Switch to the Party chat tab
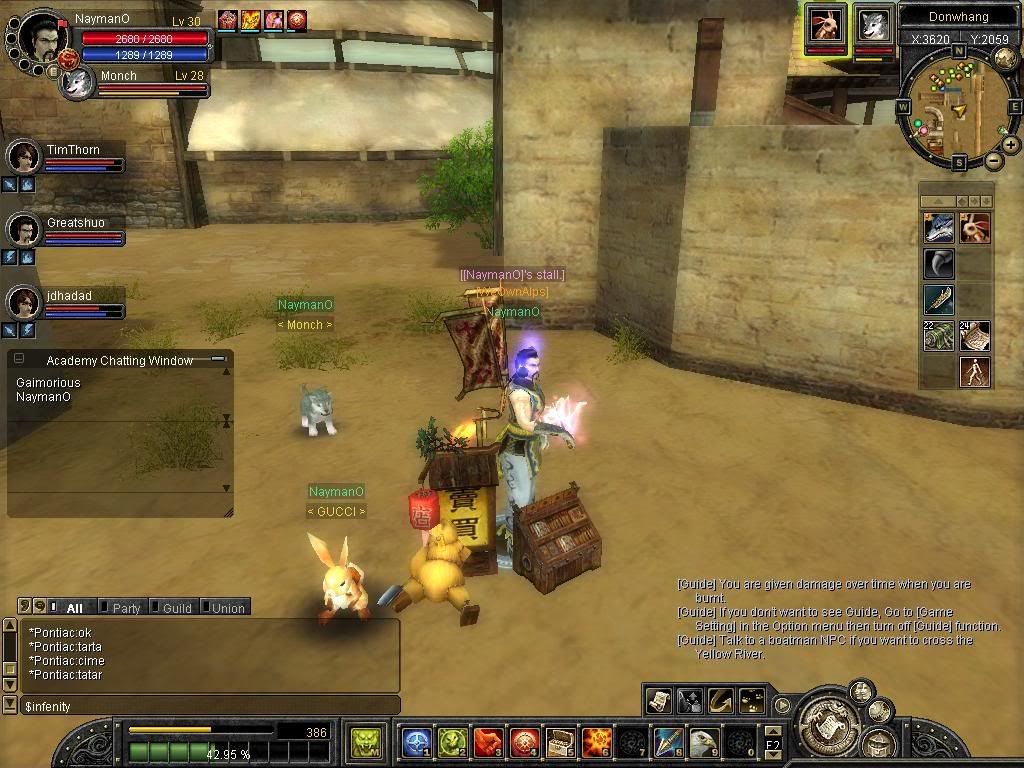Image resolution: width=1024 pixels, height=768 pixels. [x=125, y=608]
